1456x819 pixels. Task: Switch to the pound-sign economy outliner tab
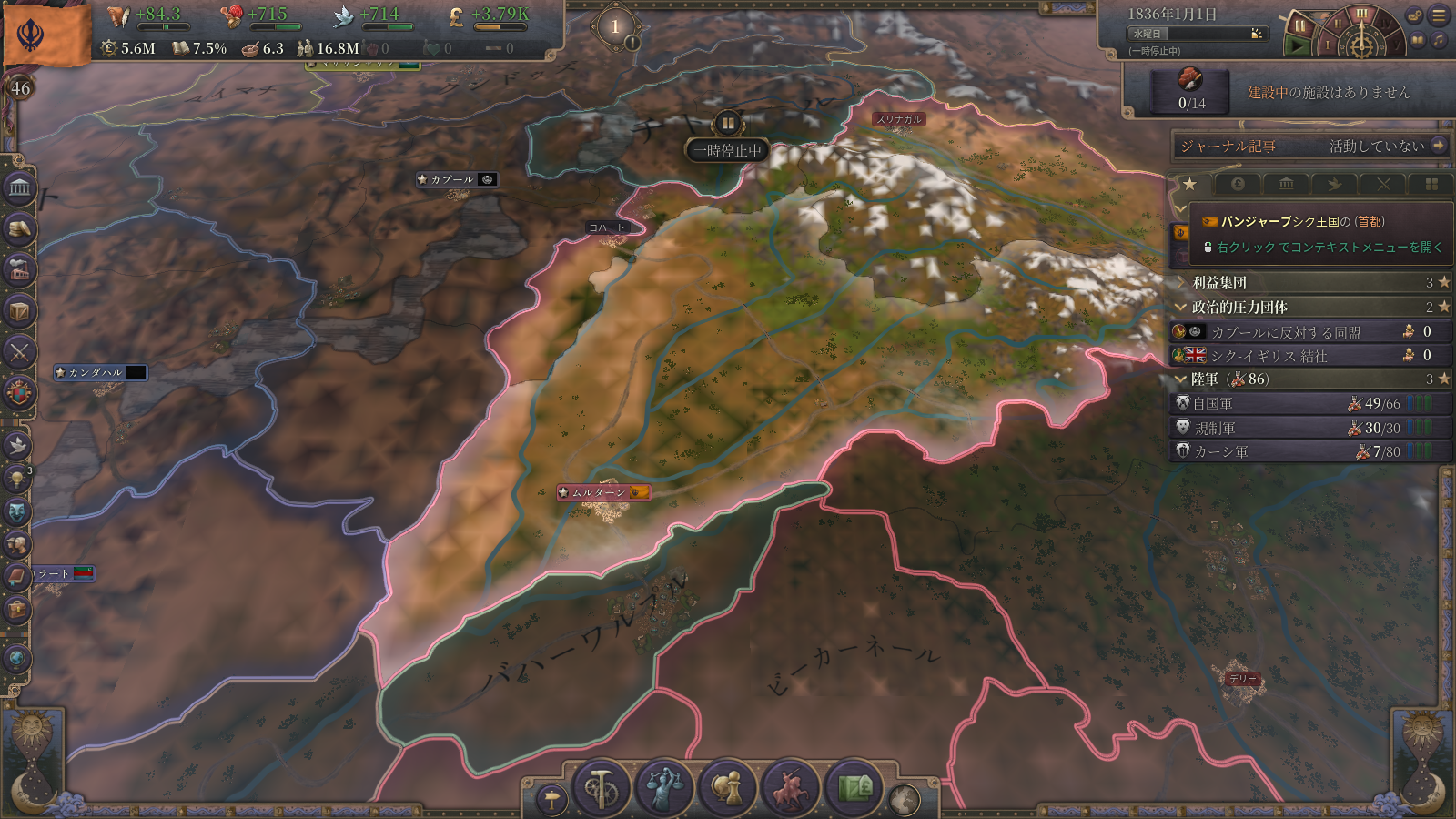1238,185
